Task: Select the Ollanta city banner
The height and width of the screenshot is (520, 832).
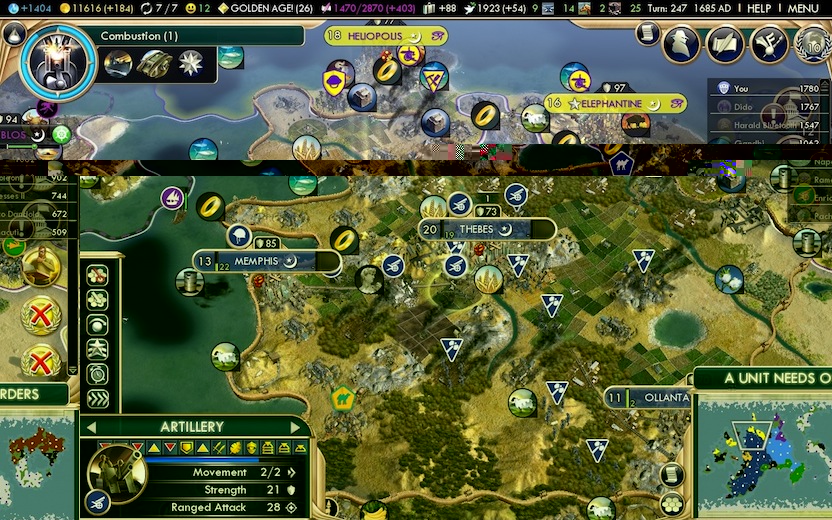Action: point(648,398)
